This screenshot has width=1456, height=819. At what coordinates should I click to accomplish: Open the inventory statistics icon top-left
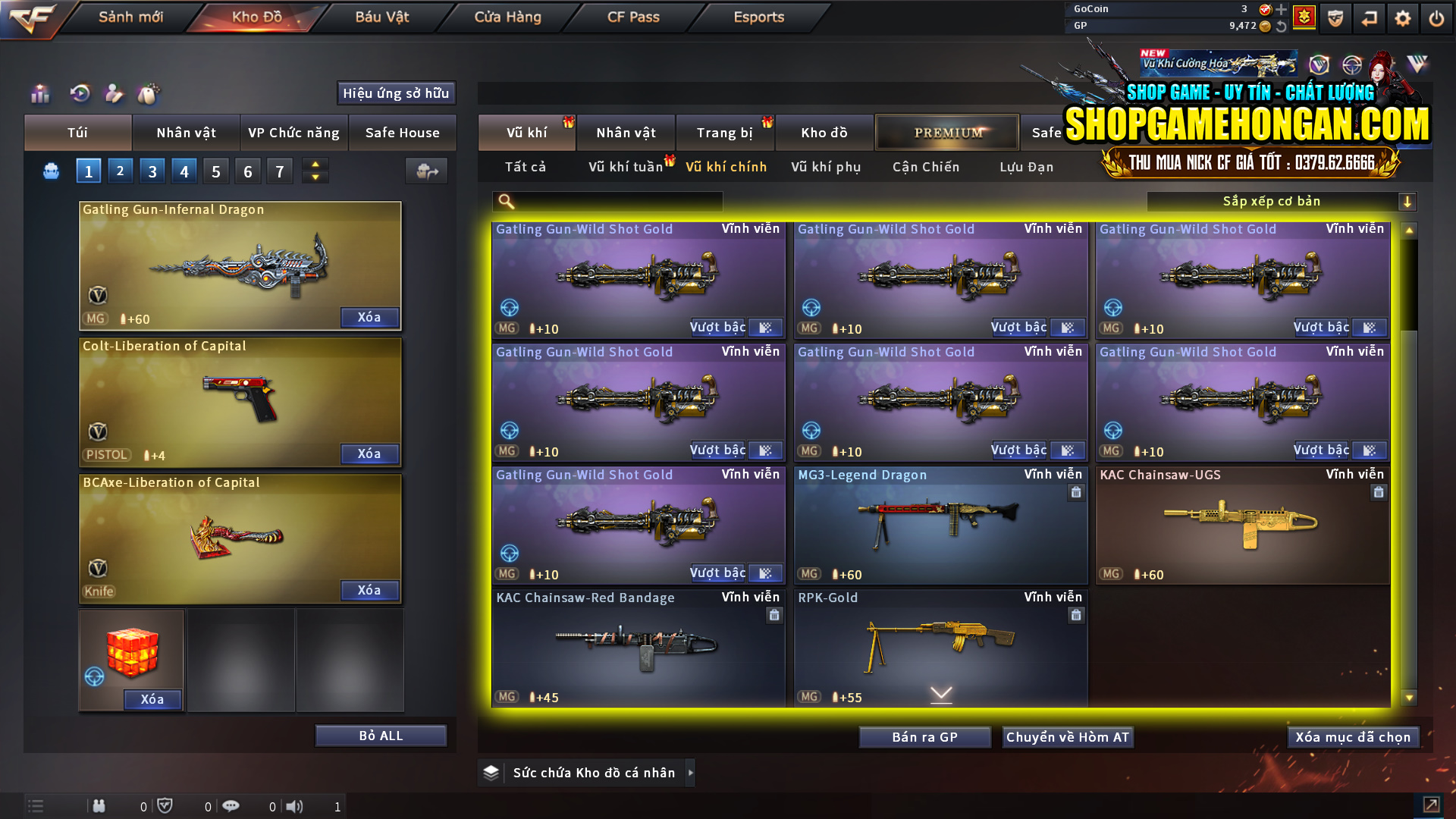tap(39, 94)
